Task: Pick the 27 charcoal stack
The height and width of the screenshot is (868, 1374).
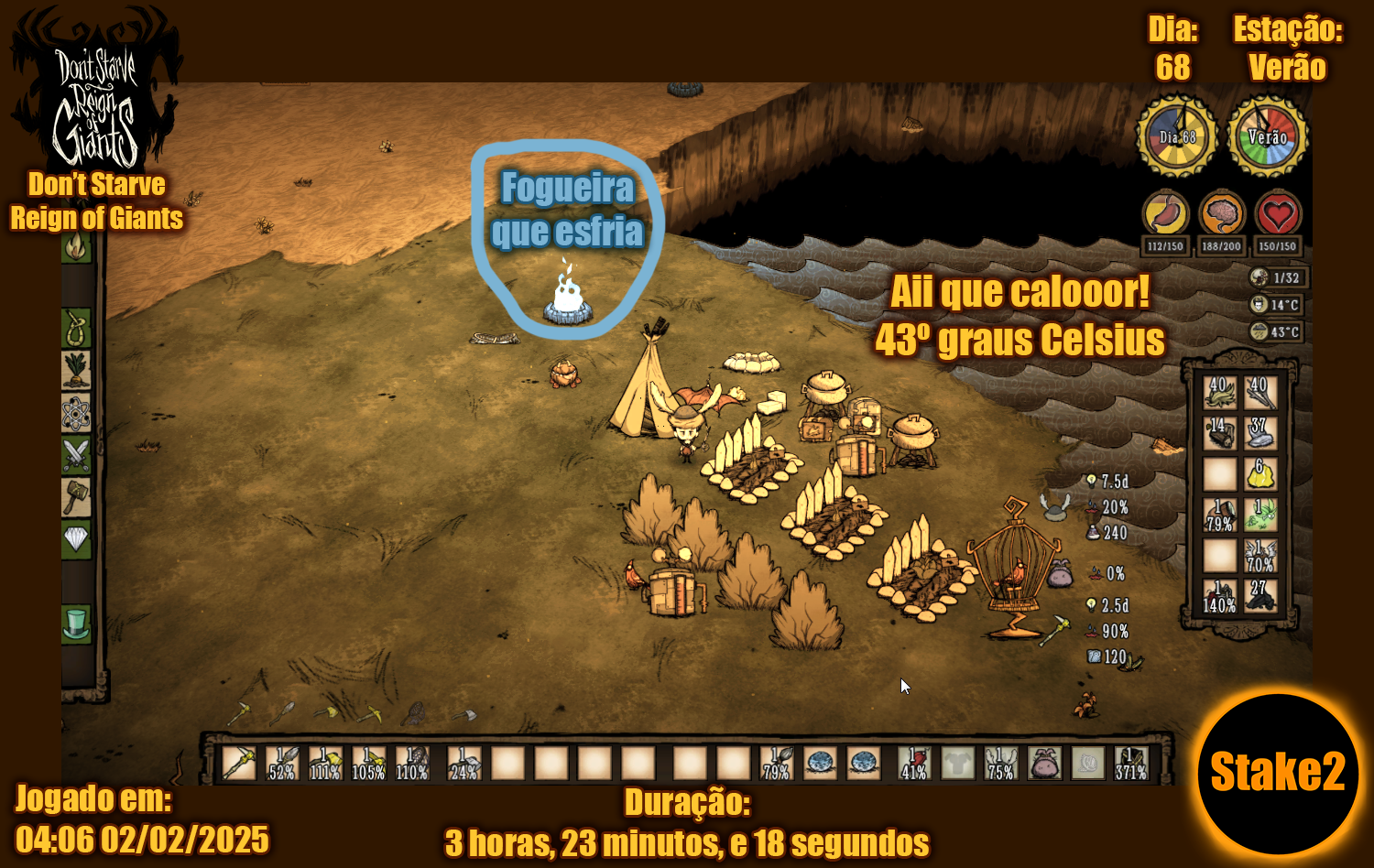Action: (1260, 596)
